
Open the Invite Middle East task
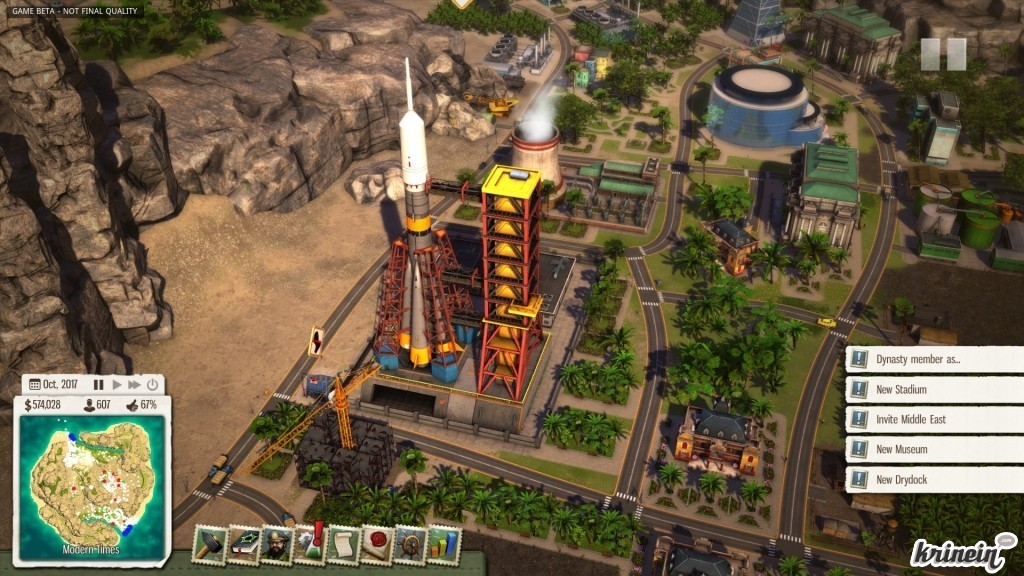point(934,420)
